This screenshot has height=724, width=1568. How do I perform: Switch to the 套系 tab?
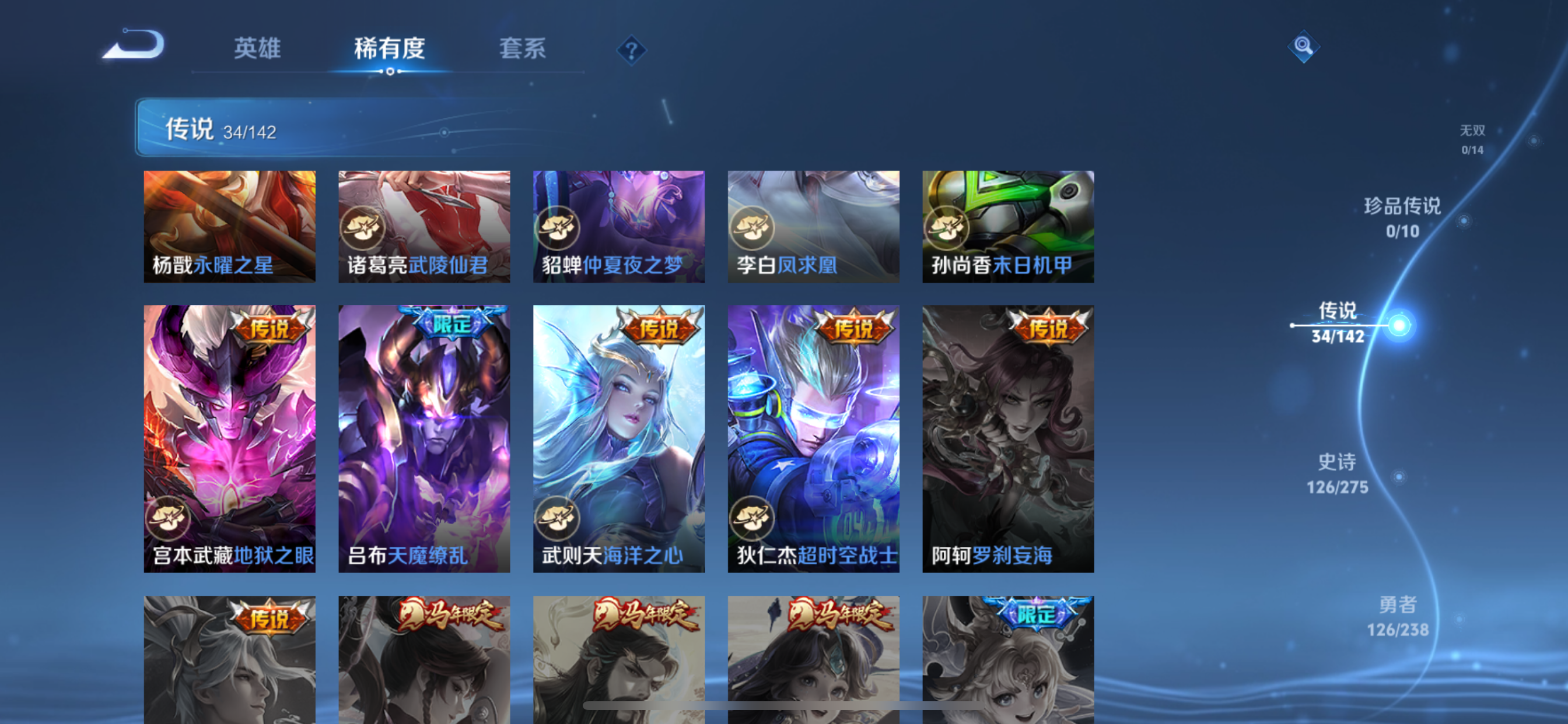point(521,48)
